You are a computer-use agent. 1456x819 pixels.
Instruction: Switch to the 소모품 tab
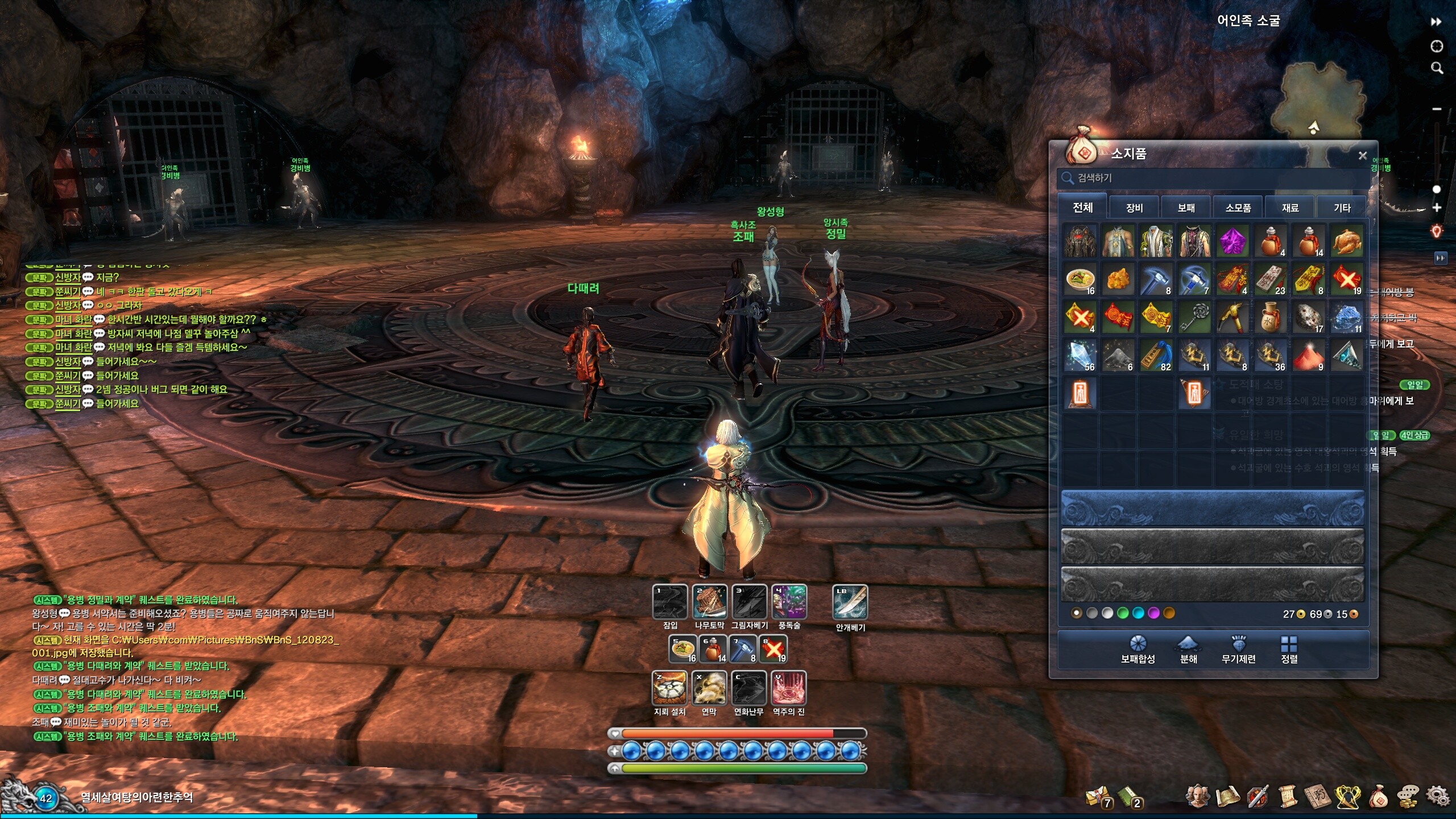point(1238,208)
